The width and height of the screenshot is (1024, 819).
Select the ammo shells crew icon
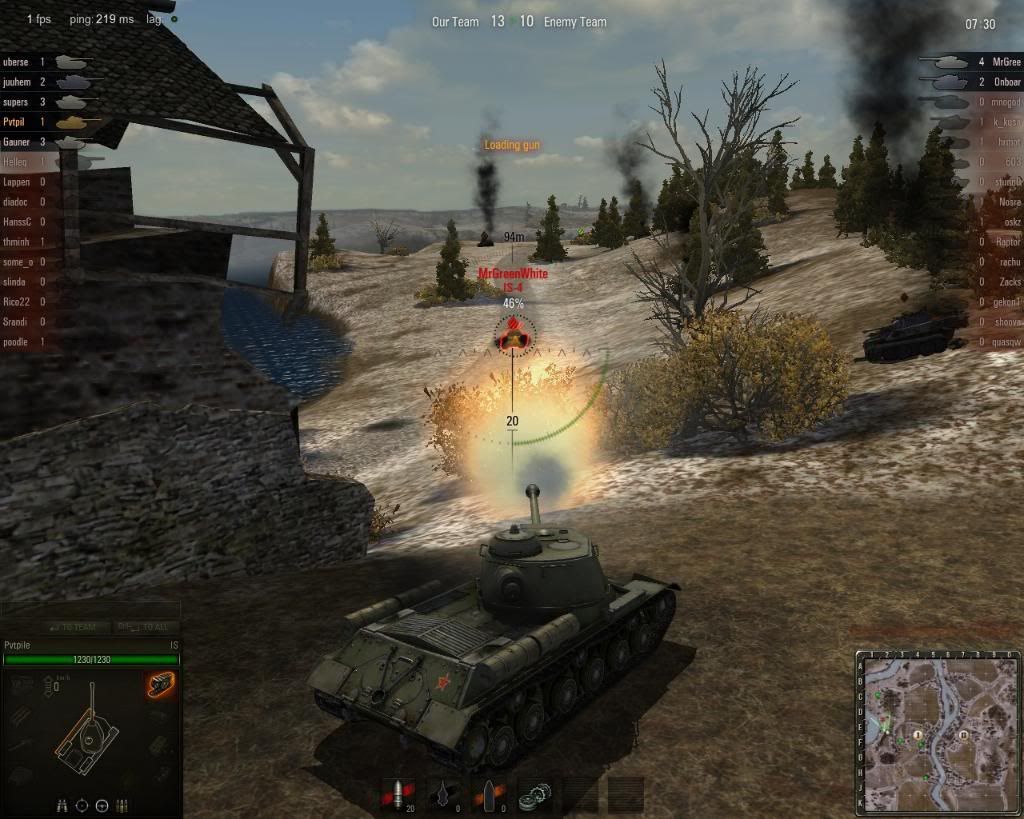[121, 805]
